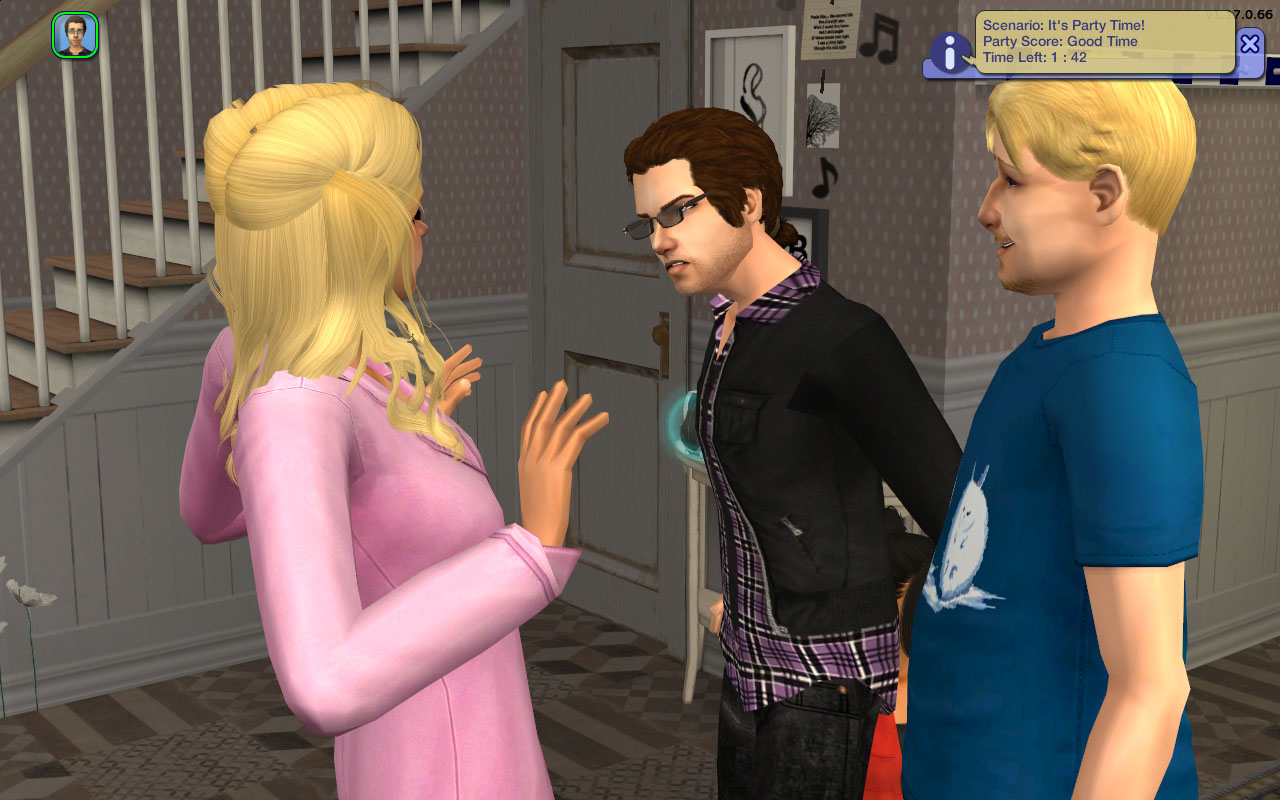Click the party scenario info icon
1280x800 pixels.
(x=949, y=52)
